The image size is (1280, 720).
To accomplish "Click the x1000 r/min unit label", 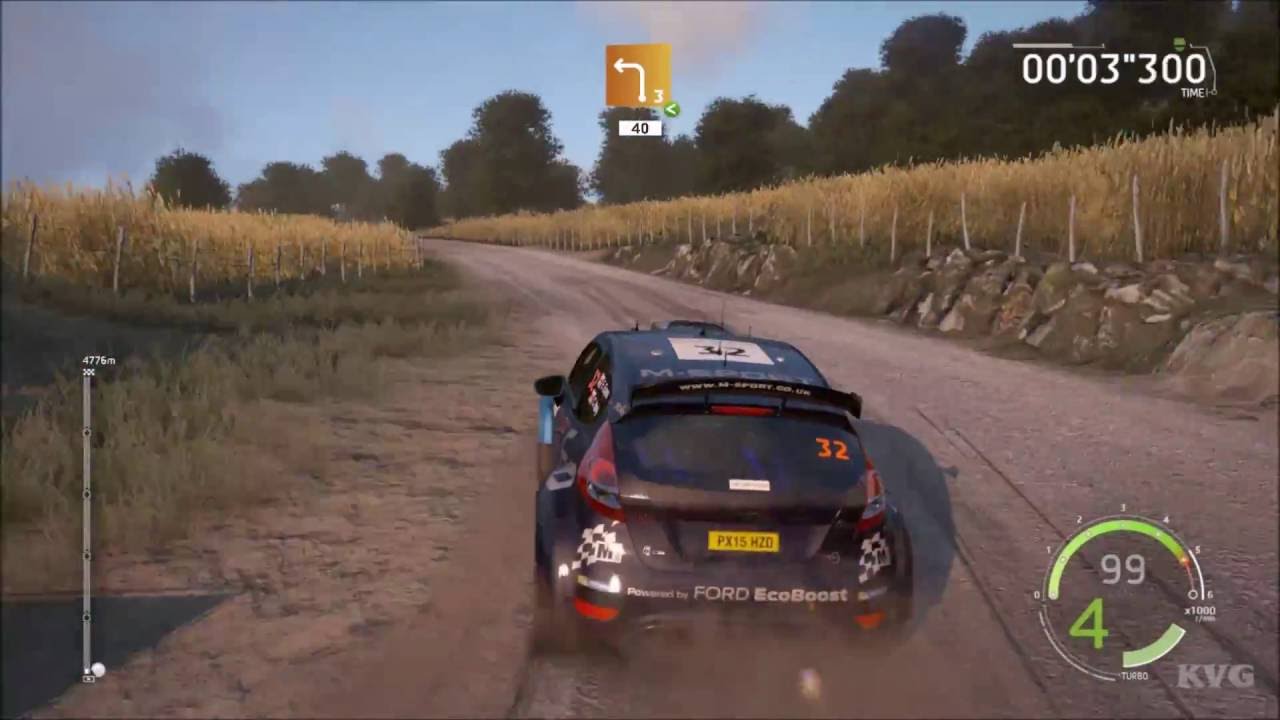I will click(1201, 611).
